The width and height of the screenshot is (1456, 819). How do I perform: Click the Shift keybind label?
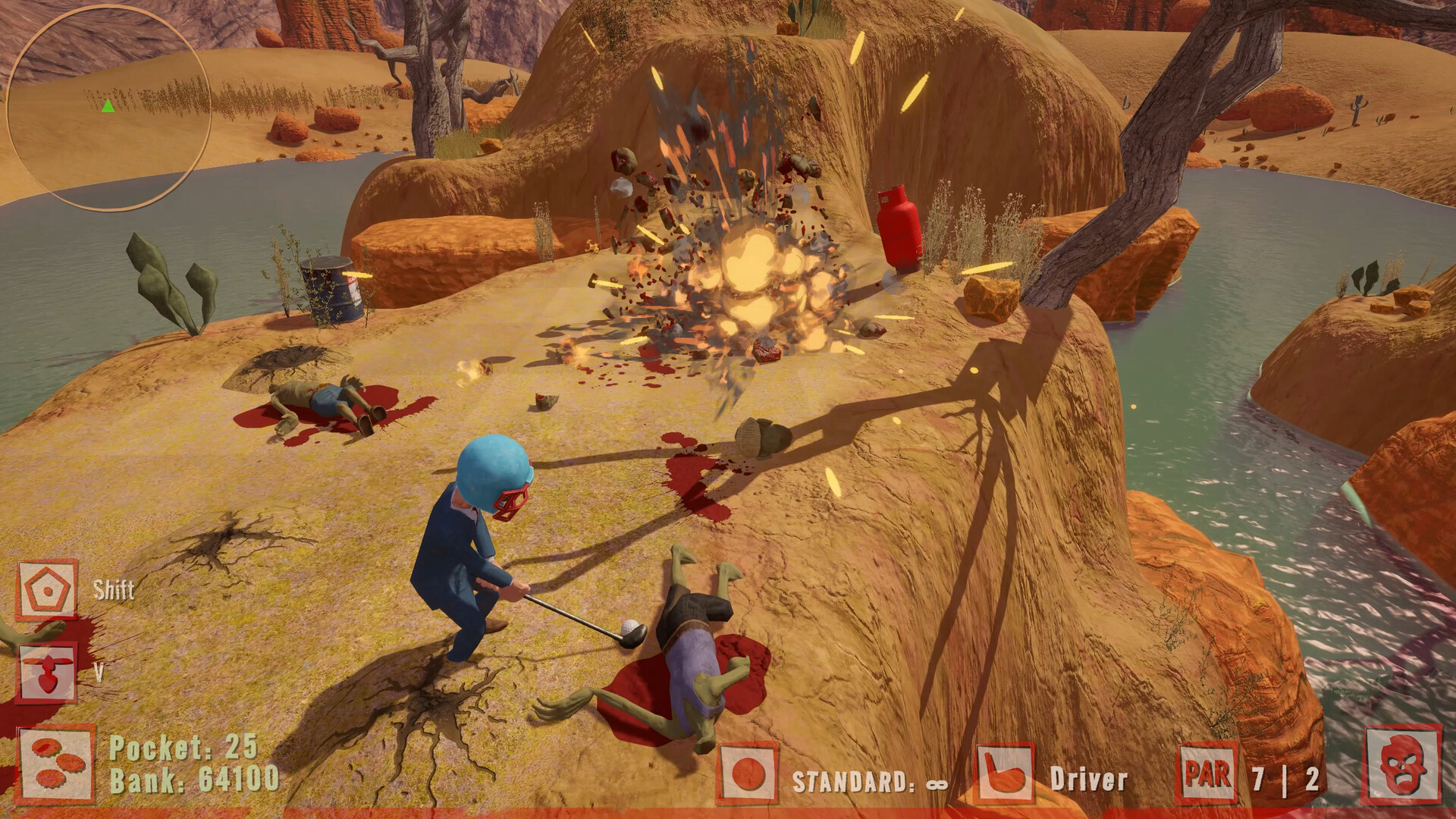coord(111,591)
